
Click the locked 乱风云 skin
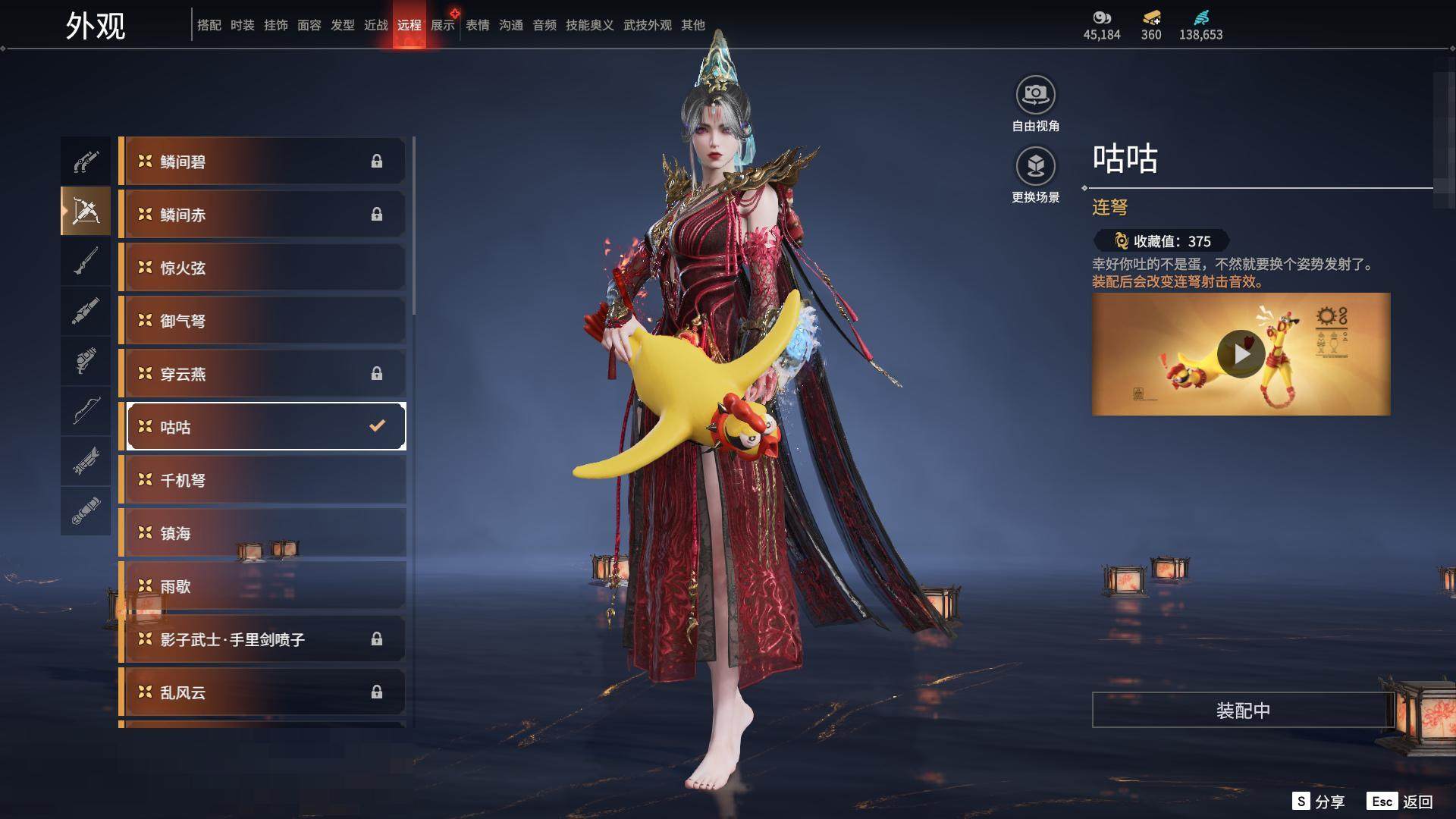click(x=262, y=692)
